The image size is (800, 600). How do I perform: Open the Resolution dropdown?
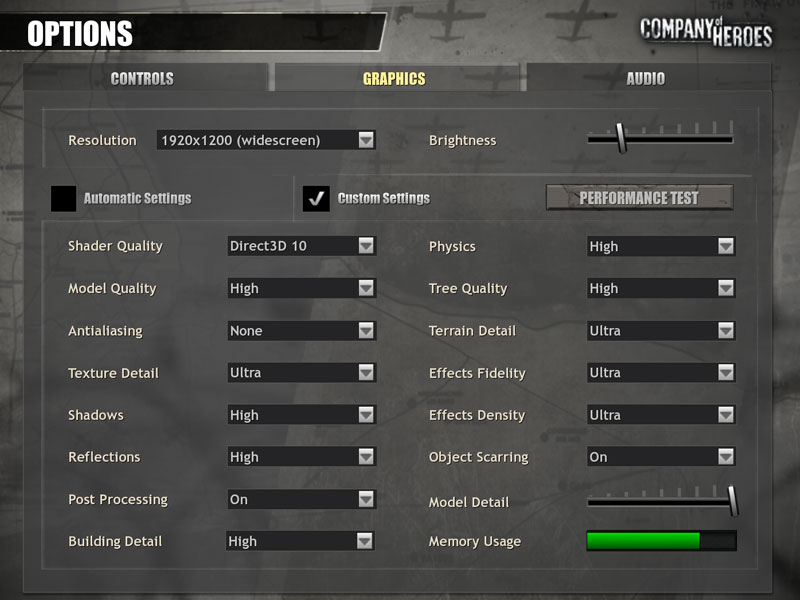pos(266,140)
